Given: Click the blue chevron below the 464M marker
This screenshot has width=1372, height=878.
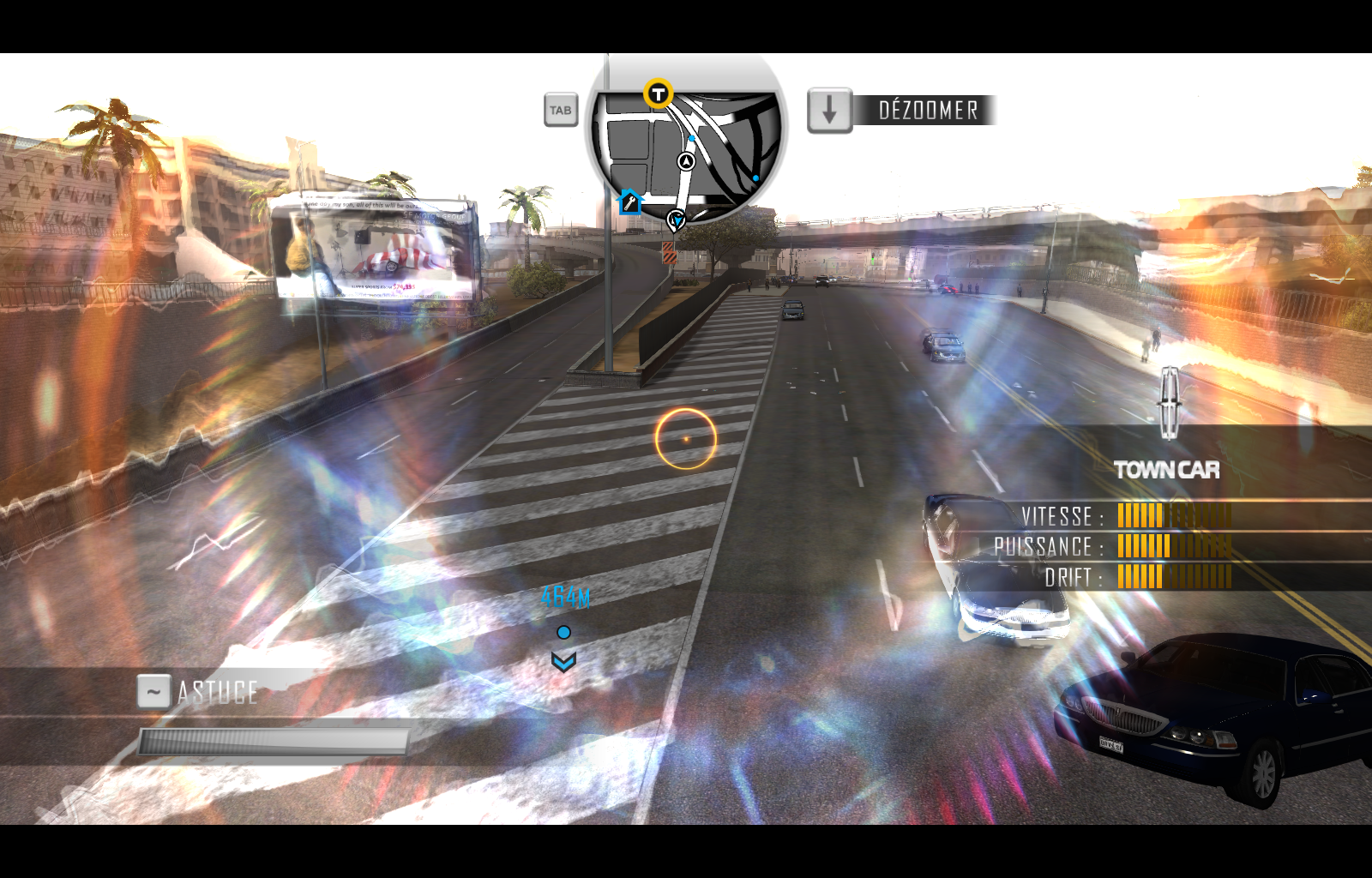Looking at the screenshot, I should coord(563,660).
